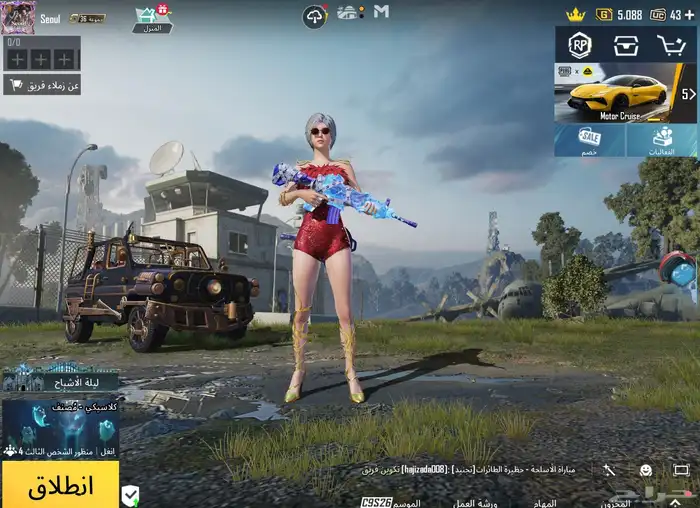Open the supply crate shop
700x508 pixels.
pos(626,45)
